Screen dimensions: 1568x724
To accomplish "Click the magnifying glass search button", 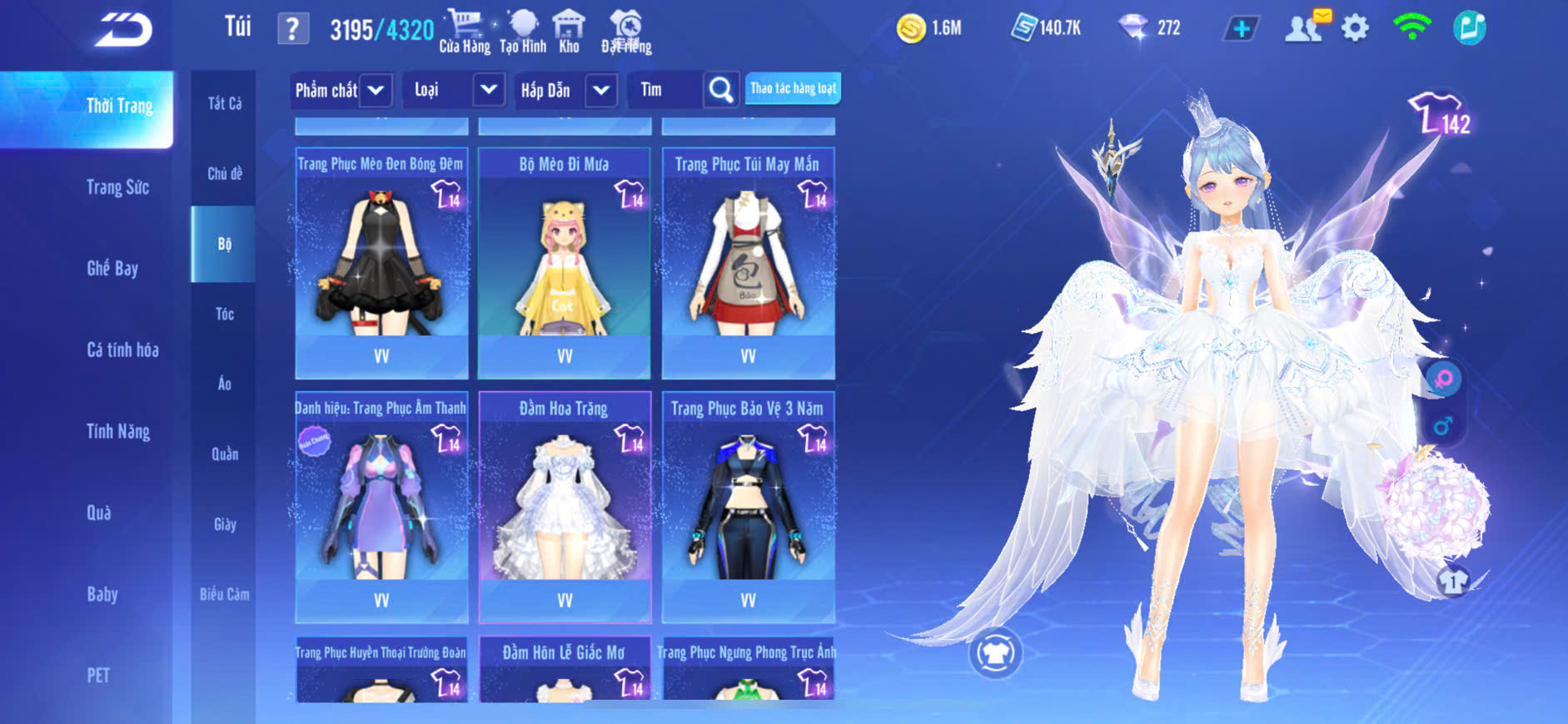I will [x=721, y=90].
